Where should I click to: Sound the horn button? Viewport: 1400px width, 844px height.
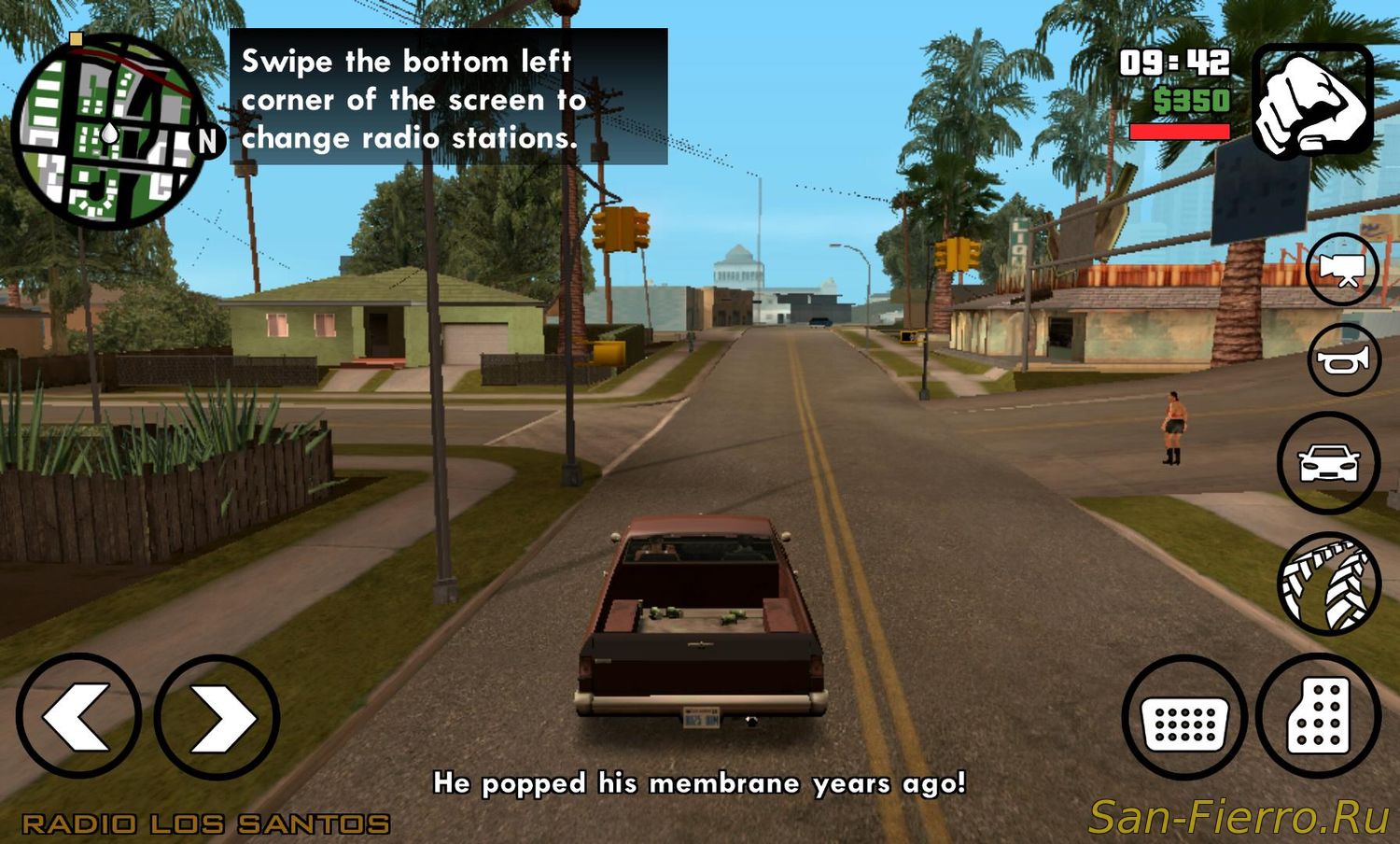[1344, 360]
